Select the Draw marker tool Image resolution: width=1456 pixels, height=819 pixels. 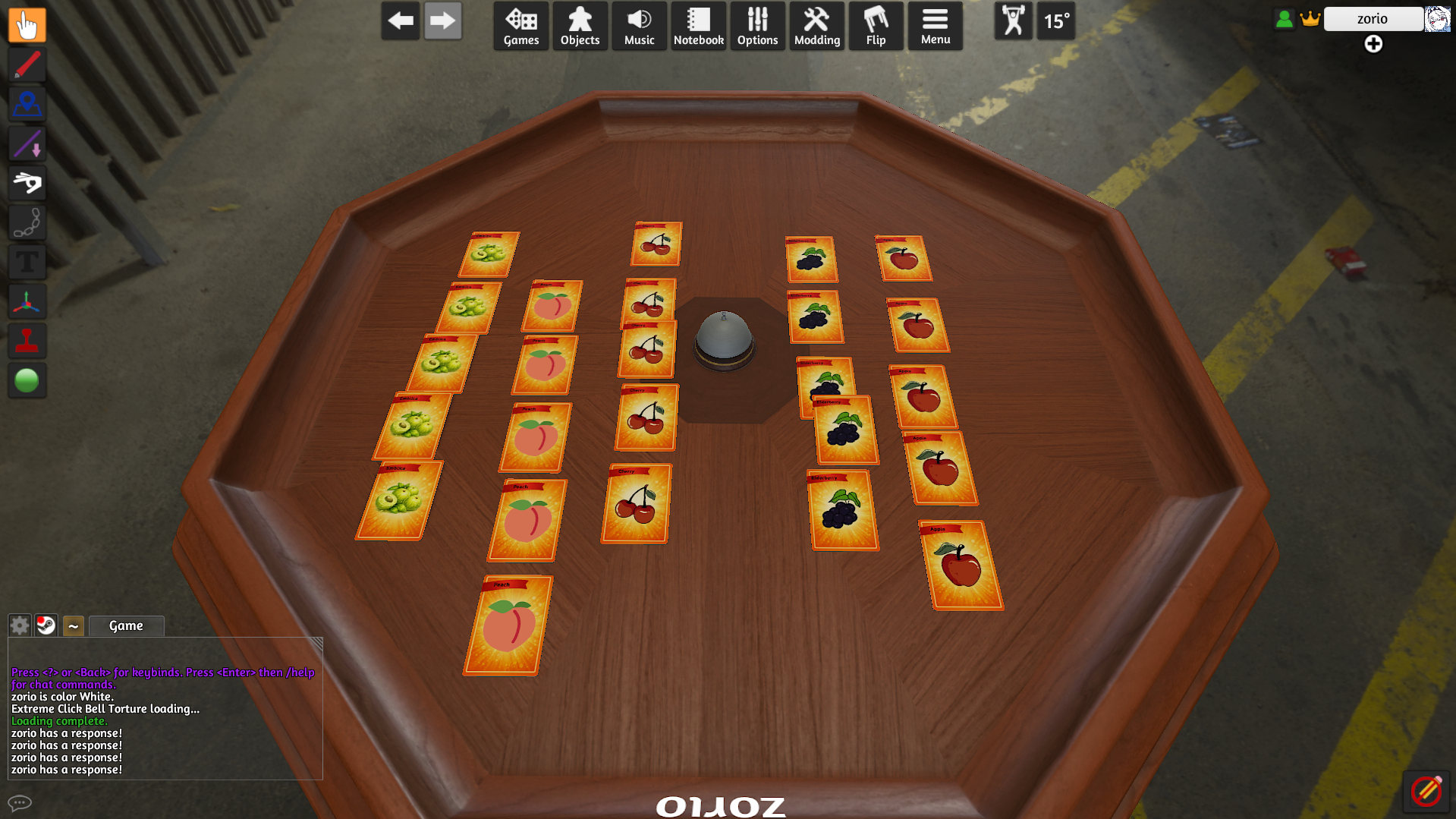pos(27,65)
